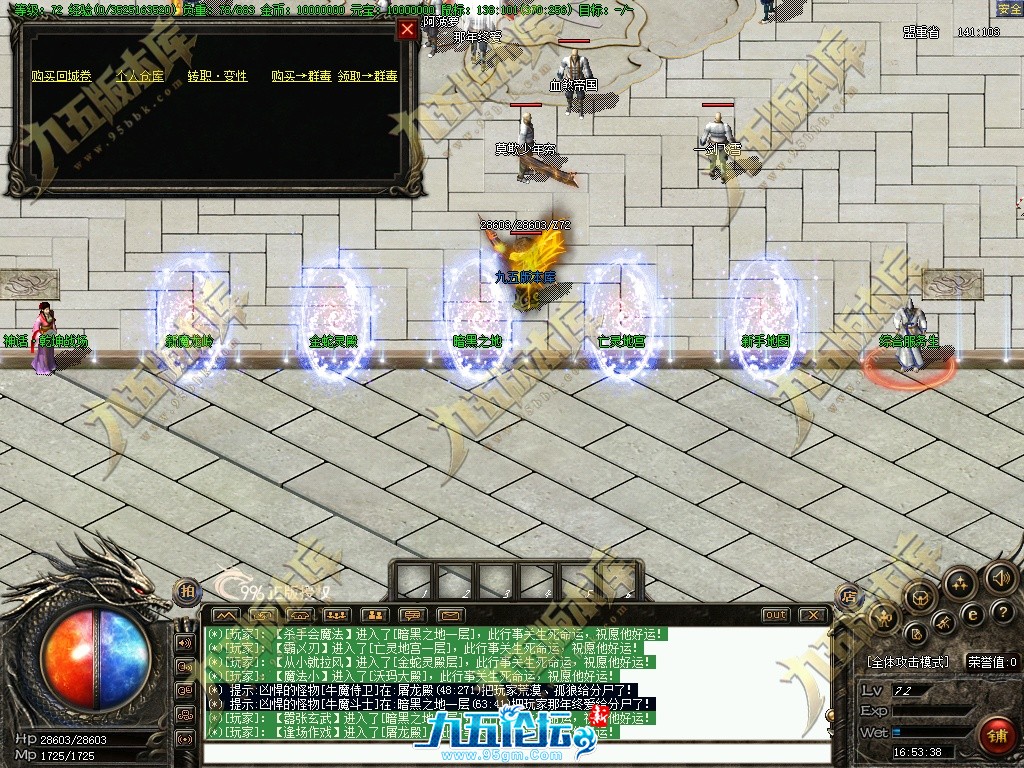This screenshot has height=768, width=1024.
Task: Choose 购买→群毒 option
Action: point(301,76)
